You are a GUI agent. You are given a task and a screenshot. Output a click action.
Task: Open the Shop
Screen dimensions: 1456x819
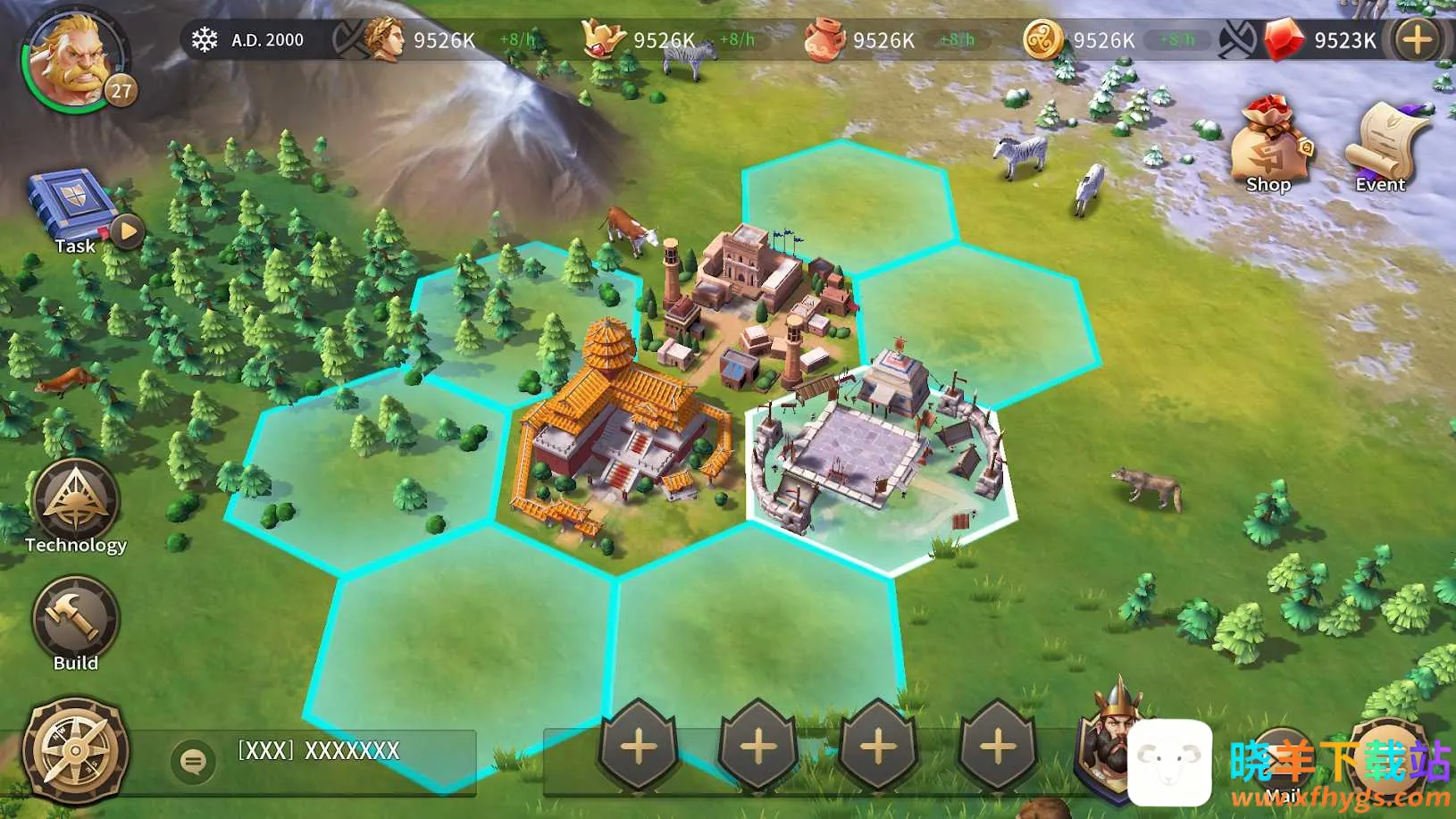(1268, 145)
